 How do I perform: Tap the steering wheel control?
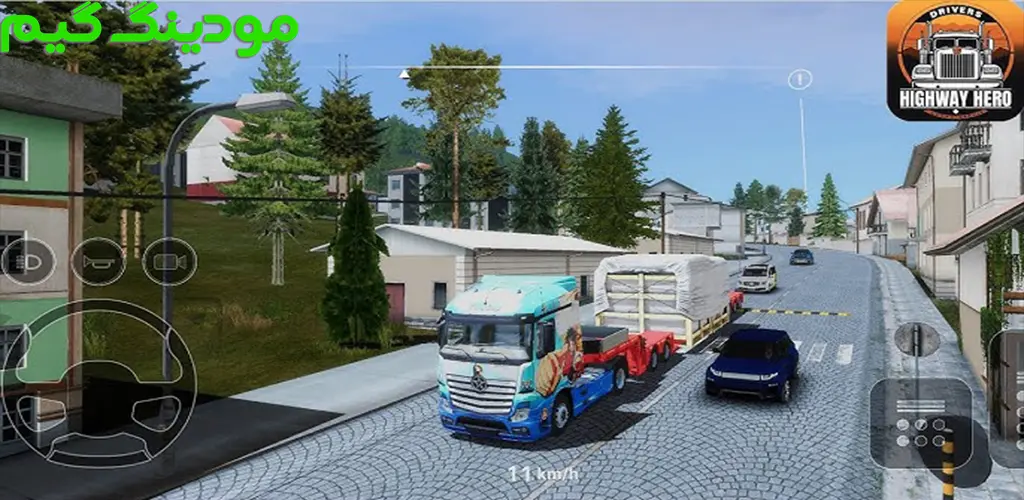98,384
